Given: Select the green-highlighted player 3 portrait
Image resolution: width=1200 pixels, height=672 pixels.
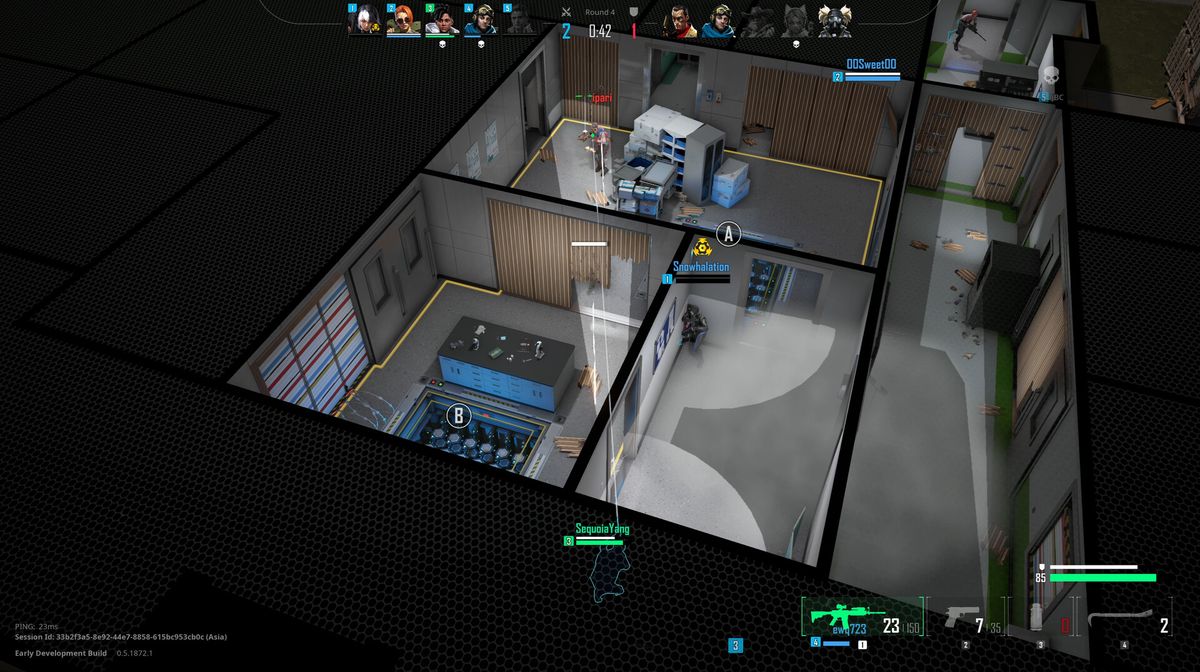Looking at the screenshot, I should click(441, 20).
